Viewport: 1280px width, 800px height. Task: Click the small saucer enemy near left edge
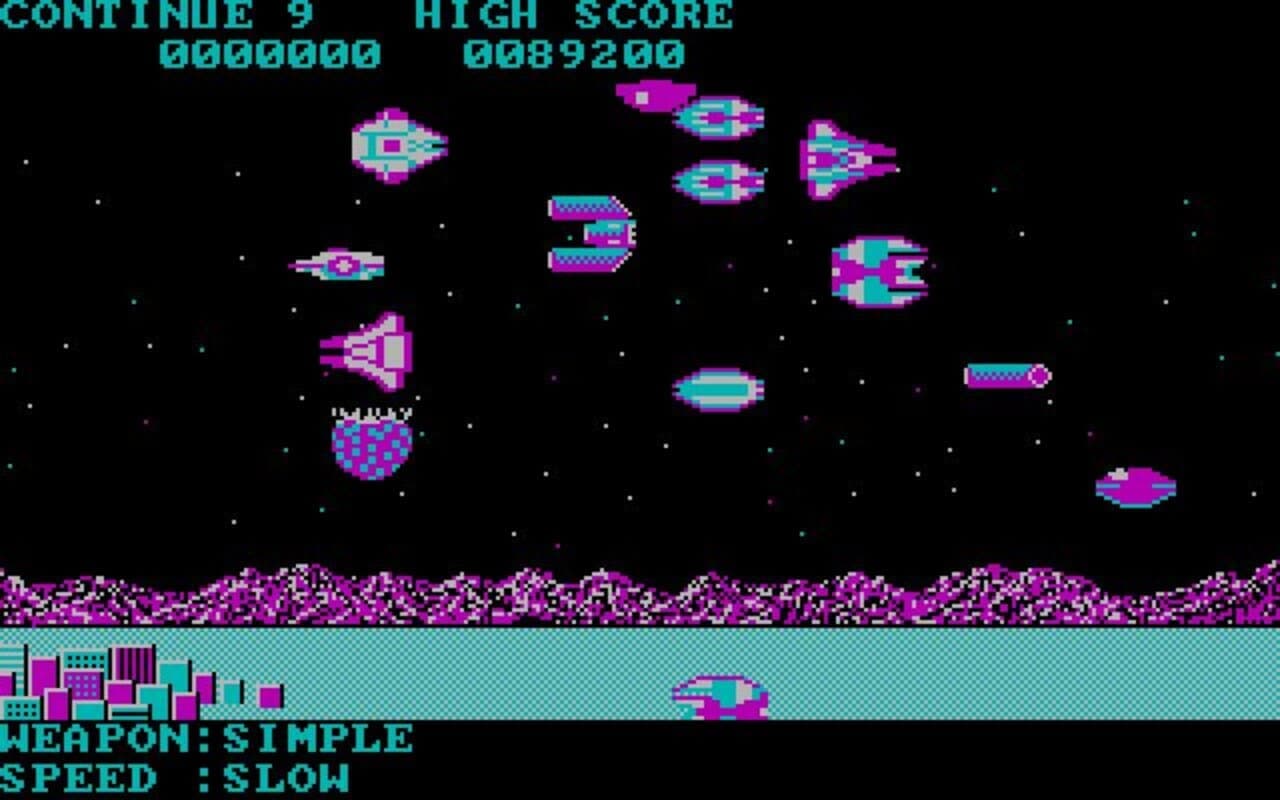pos(340,263)
